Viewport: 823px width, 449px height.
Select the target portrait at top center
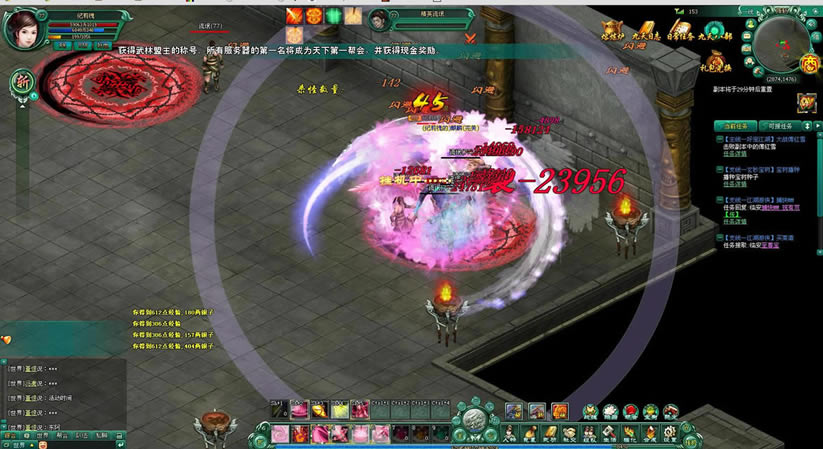[x=379, y=21]
